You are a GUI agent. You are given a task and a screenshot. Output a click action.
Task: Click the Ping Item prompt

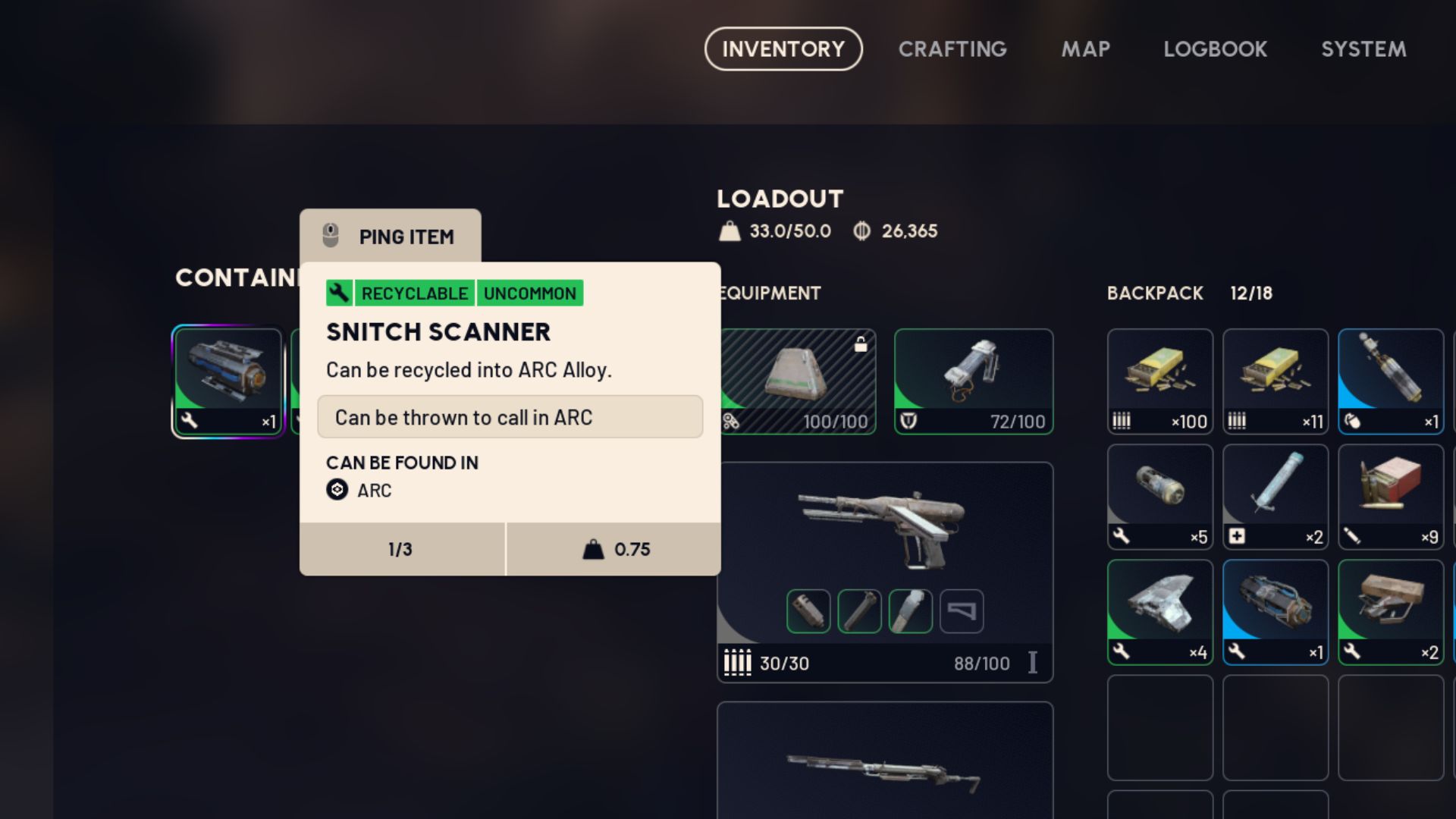pyautogui.click(x=391, y=237)
